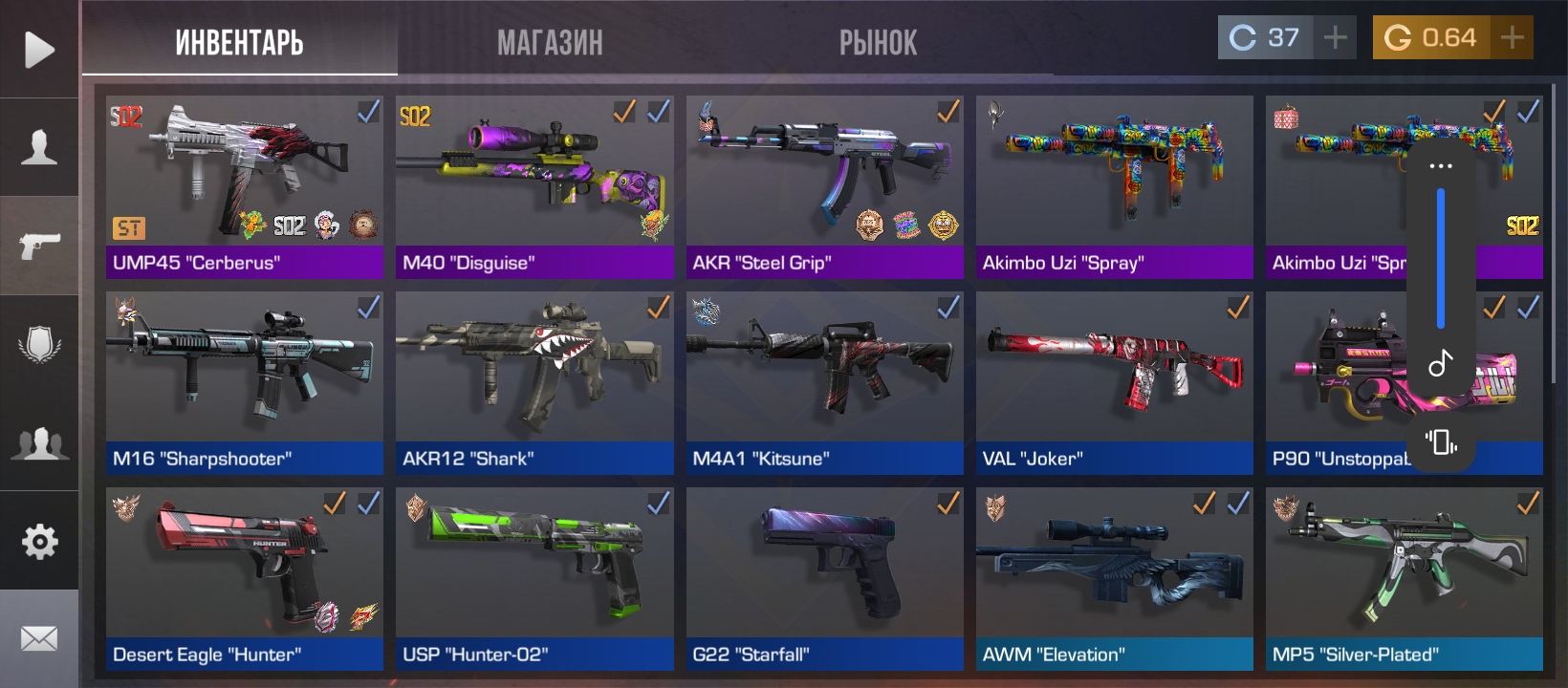Open the clan shield icon
The width and height of the screenshot is (1568, 688).
click(x=39, y=344)
